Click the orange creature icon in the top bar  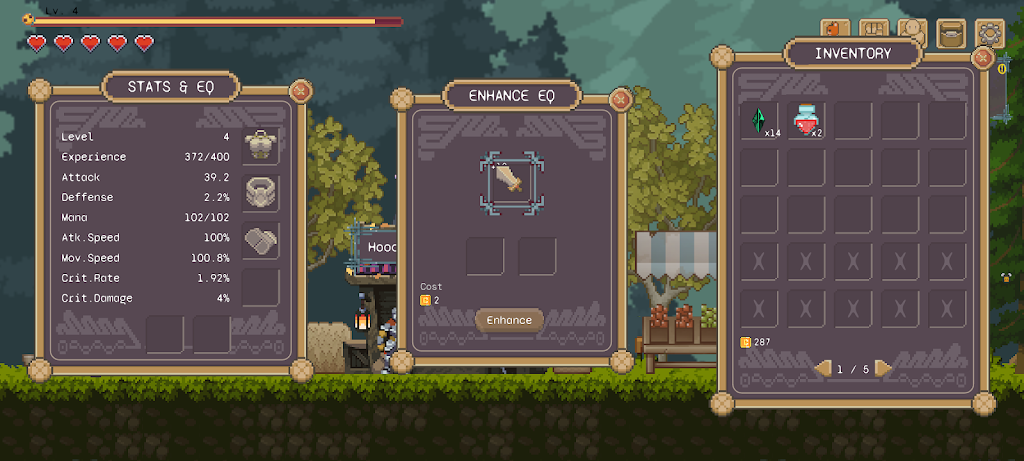(x=836, y=32)
